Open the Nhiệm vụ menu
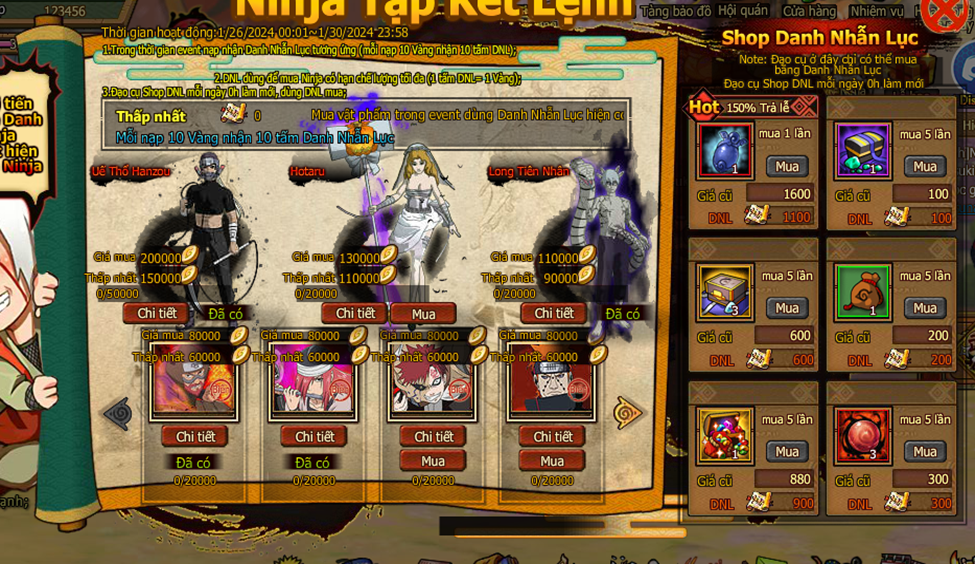Screen dimensions: 975x564 coord(876,11)
